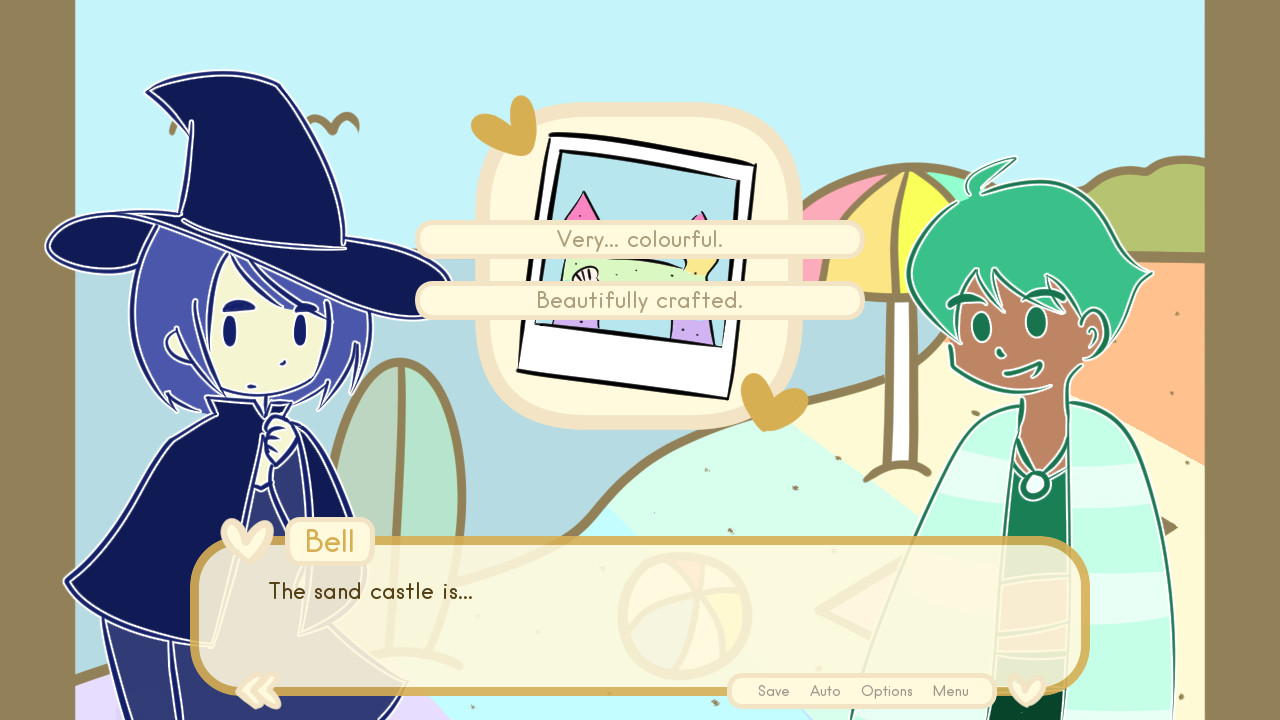Viewport: 1280px width, 720px height.
Task: Select the Options item in the quick bar
Action: pos(886,691)
